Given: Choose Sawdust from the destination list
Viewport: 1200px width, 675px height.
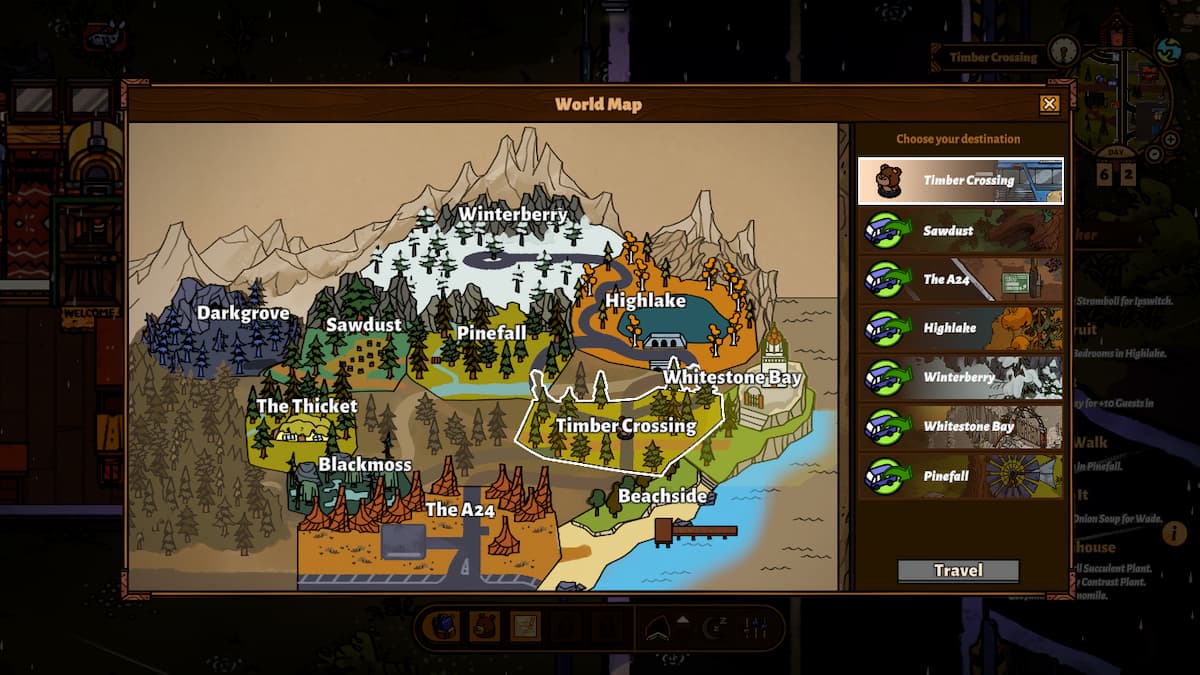Looking at the screenshot, I should coord(960,231).
